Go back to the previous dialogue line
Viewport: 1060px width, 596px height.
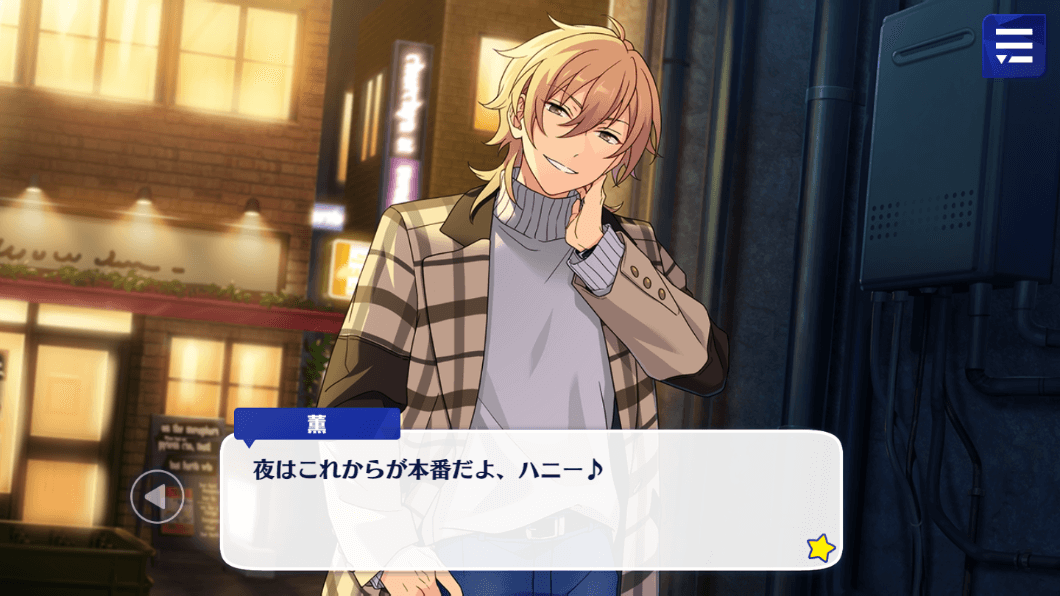[x=157, y=496]
